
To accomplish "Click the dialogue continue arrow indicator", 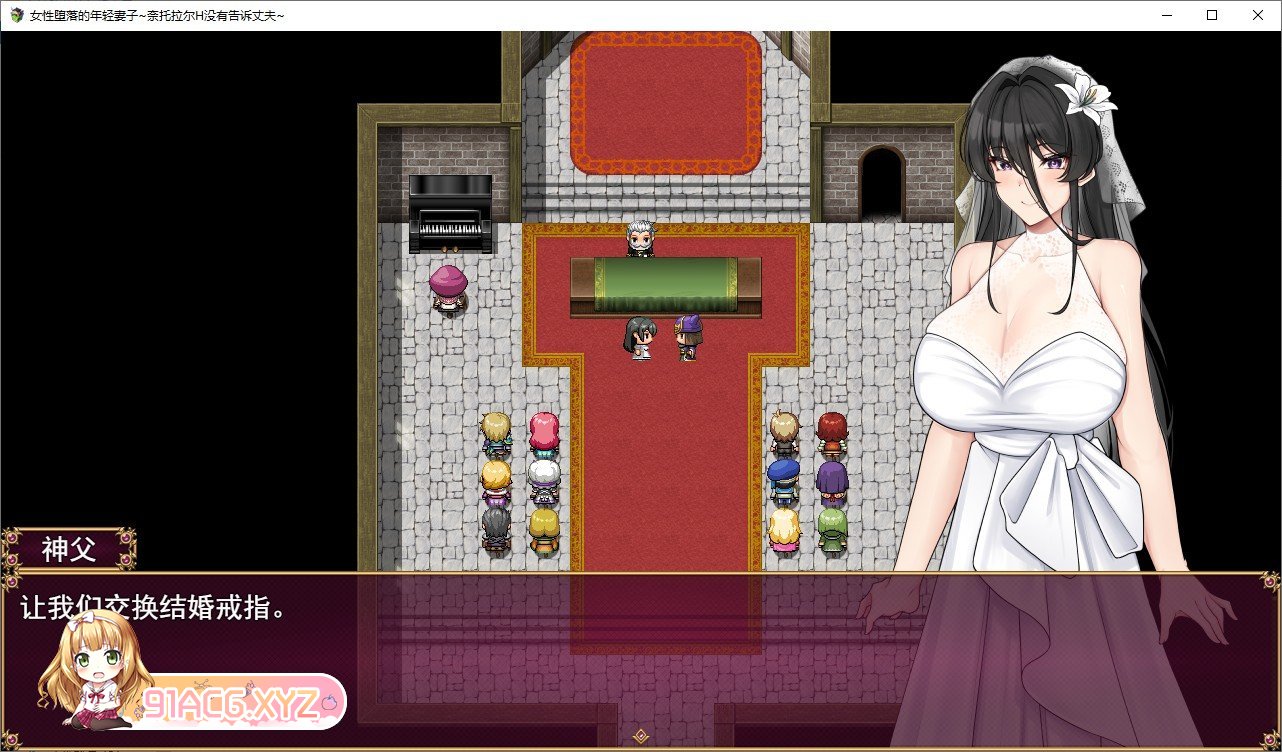I will pos(641,737).
